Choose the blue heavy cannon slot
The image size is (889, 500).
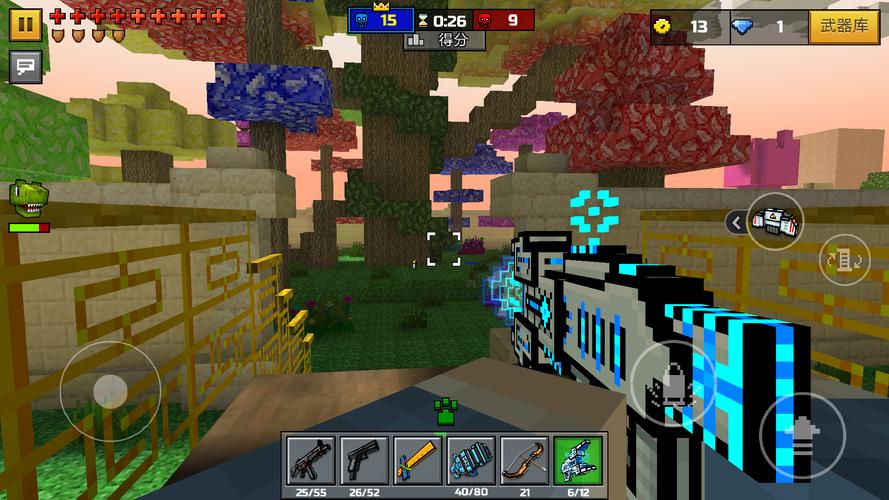(470, 459)
